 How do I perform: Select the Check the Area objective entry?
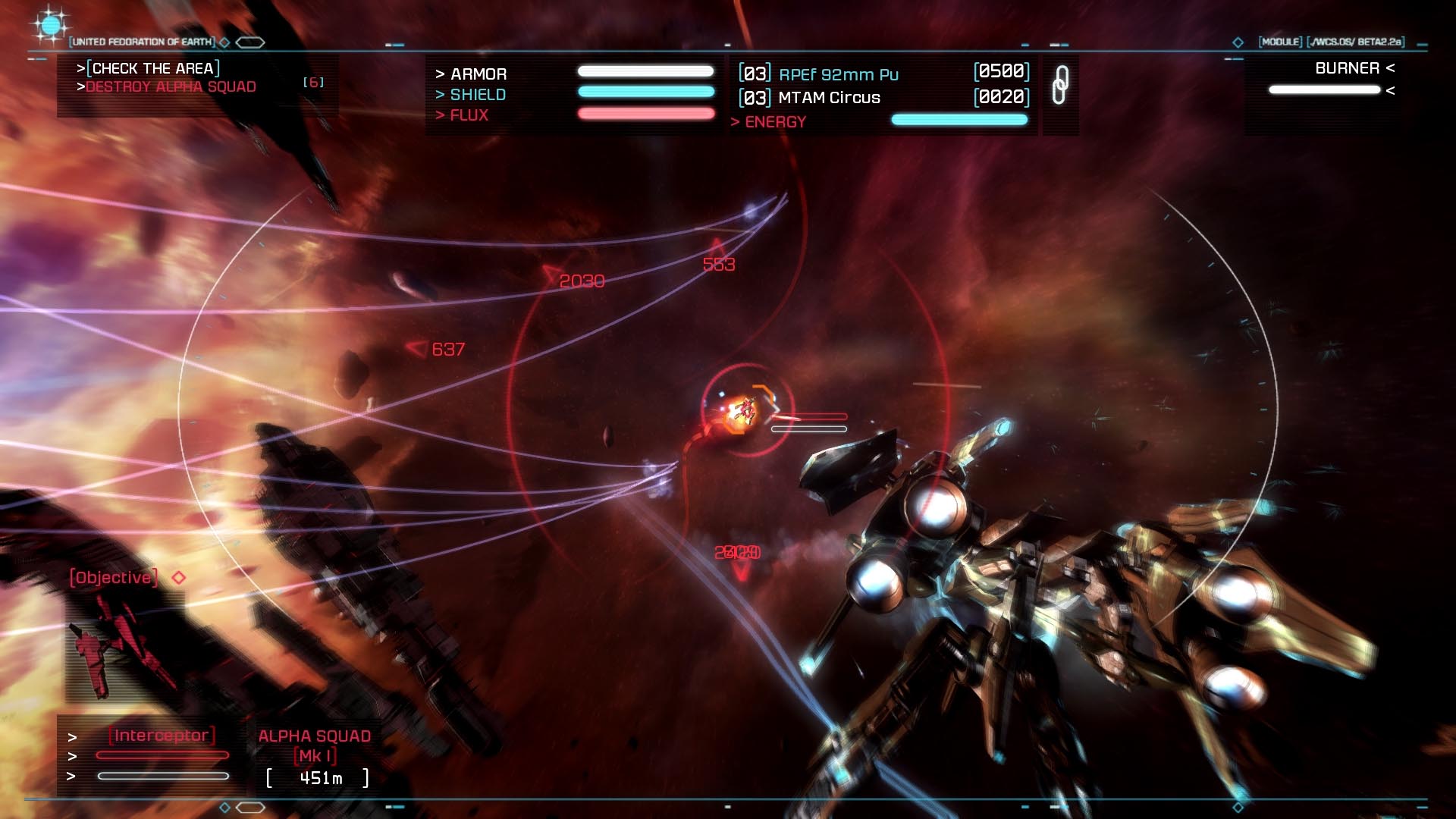152,68
